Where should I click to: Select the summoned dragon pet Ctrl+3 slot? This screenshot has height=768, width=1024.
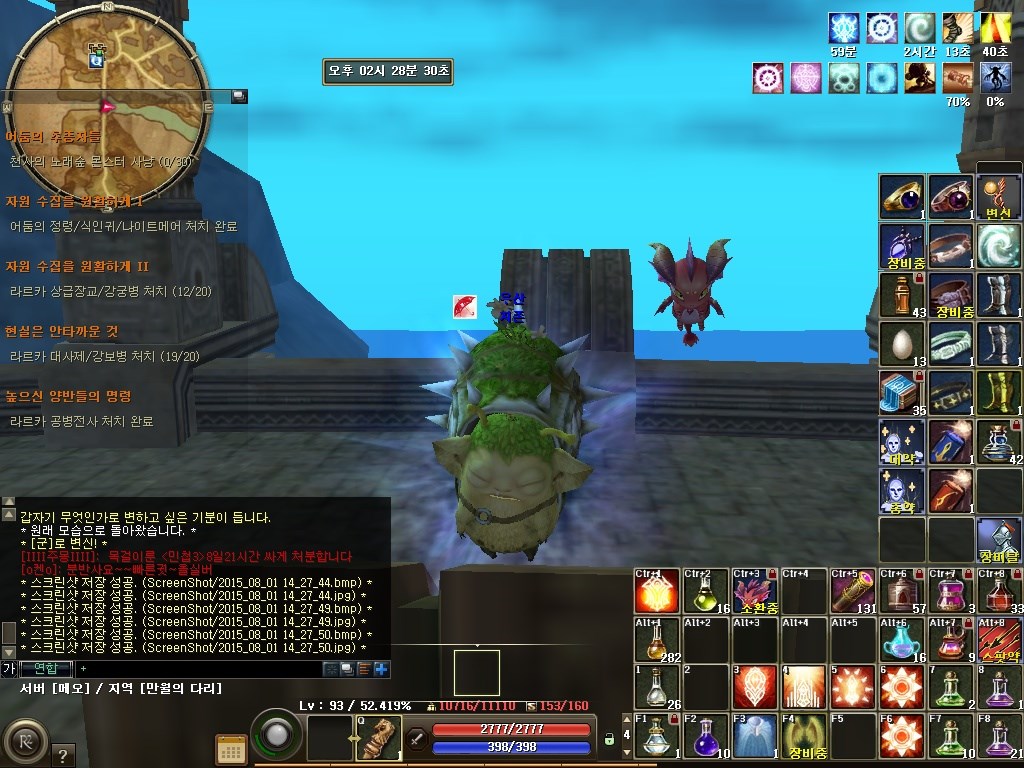[x=756, y=591]
